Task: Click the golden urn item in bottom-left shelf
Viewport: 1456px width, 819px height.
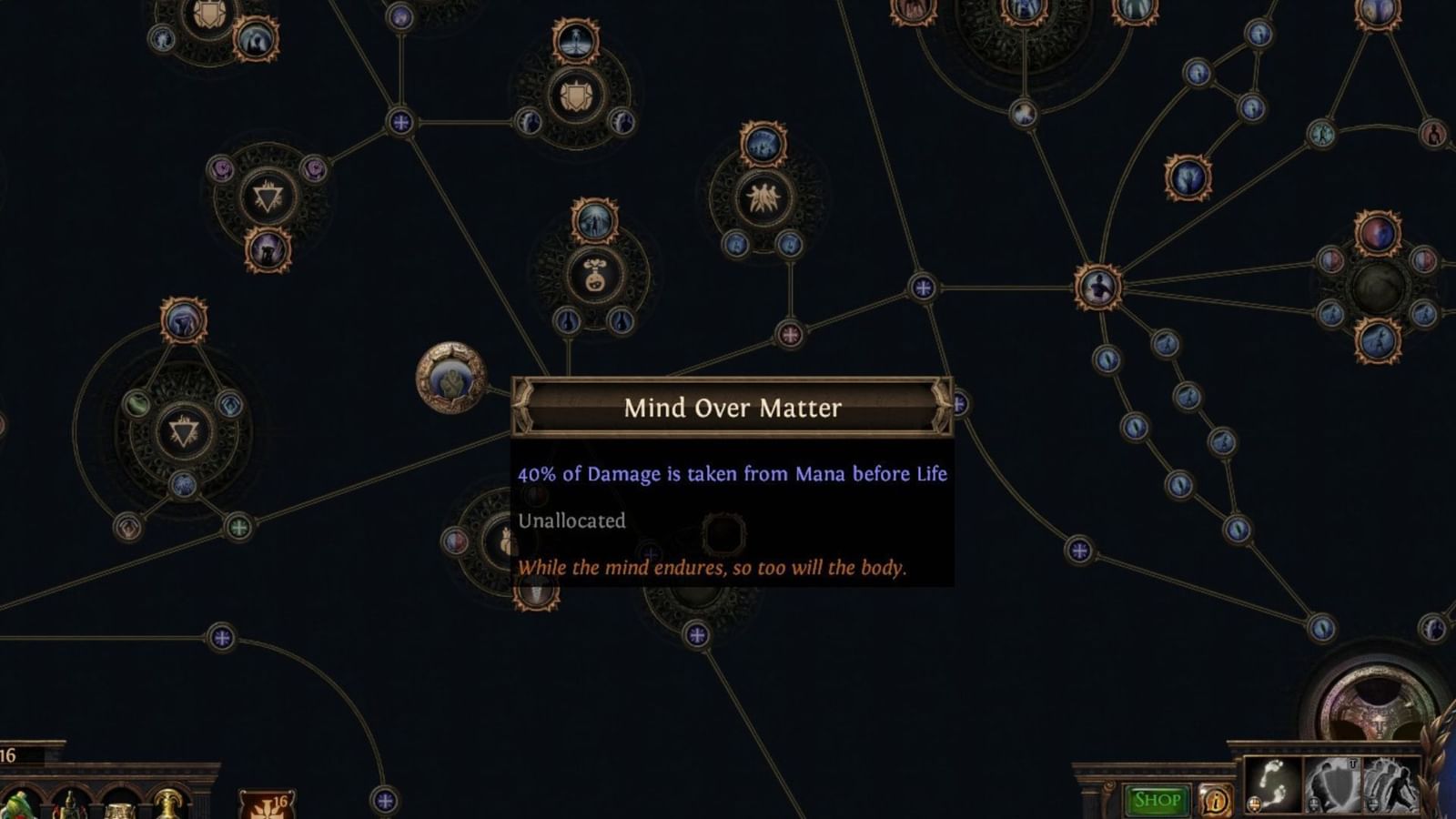Action: point(118,810)
